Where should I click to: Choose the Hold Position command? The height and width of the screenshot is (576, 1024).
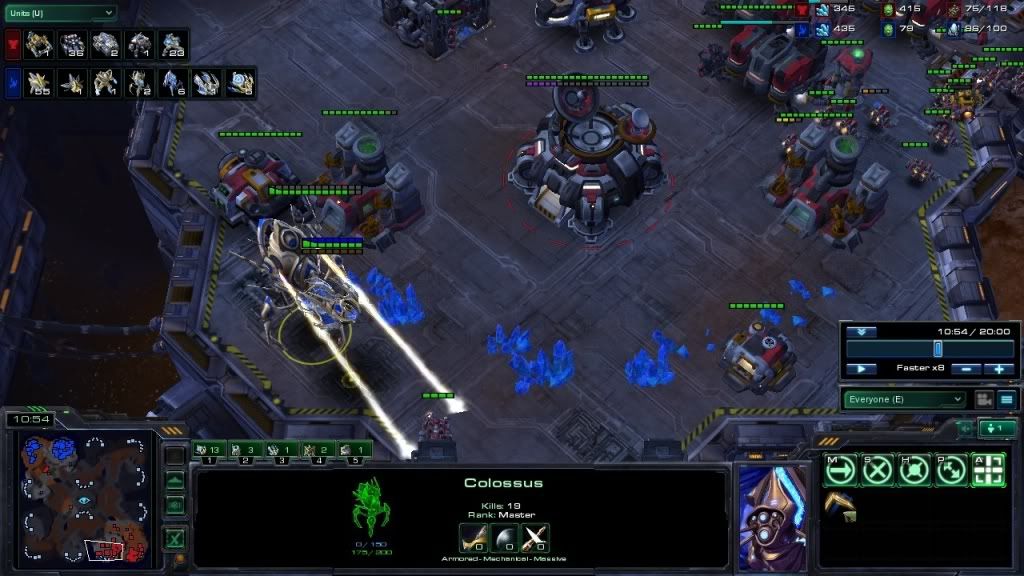[913, 469]
